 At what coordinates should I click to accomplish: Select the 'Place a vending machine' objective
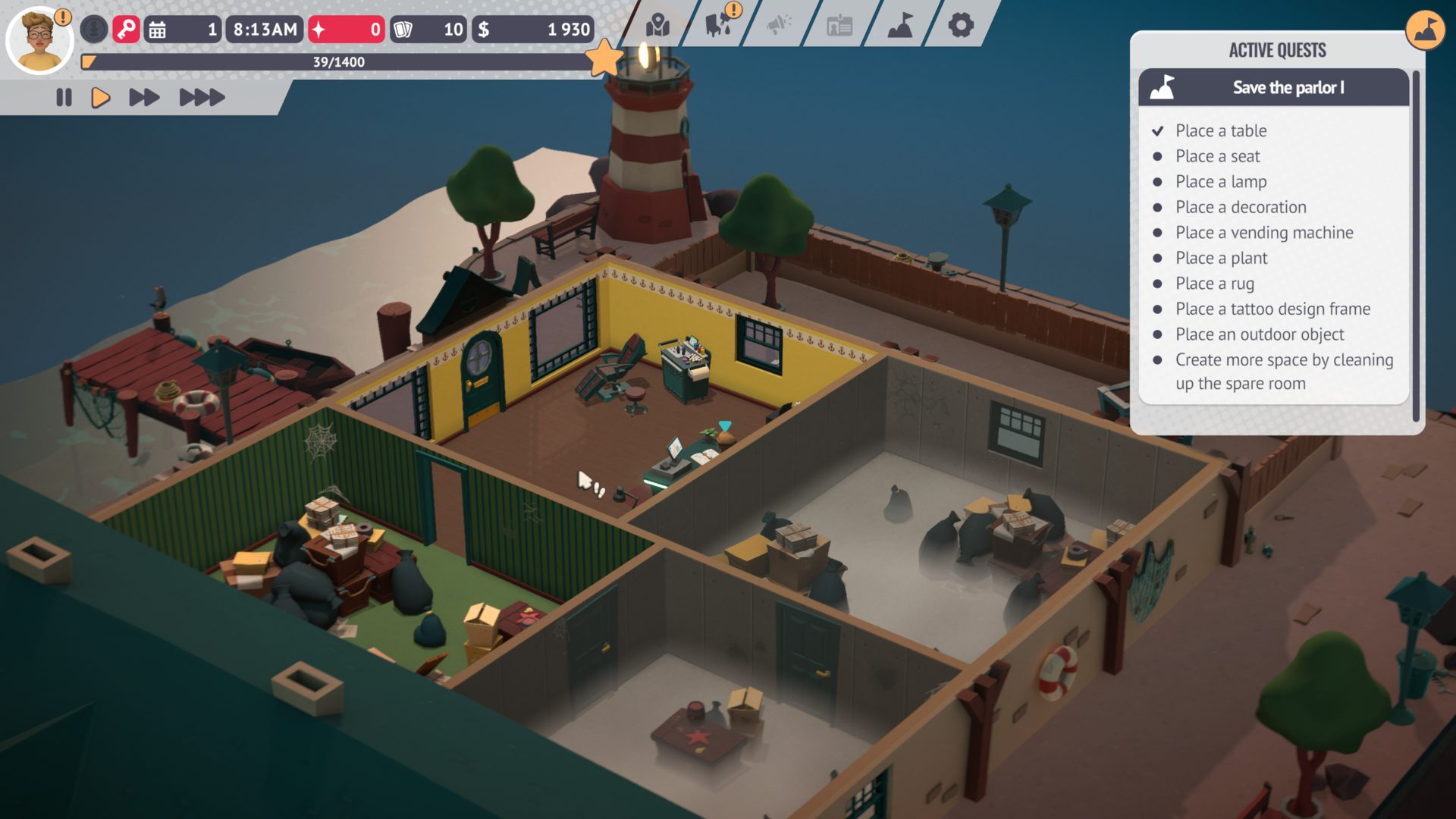pyautogui.click(x=1264, y=233)
